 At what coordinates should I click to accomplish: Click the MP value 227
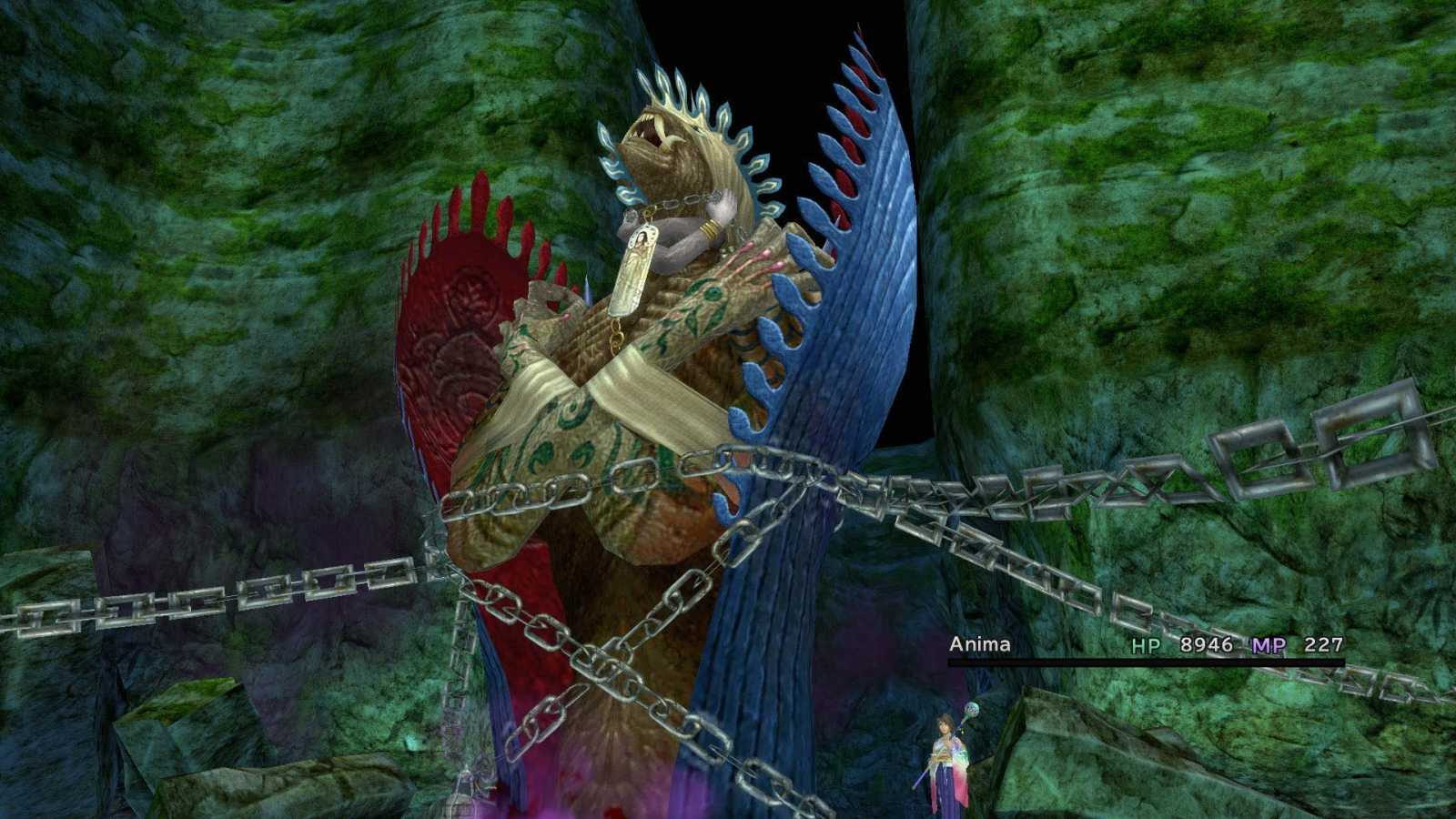click(x=1324, y=643)
